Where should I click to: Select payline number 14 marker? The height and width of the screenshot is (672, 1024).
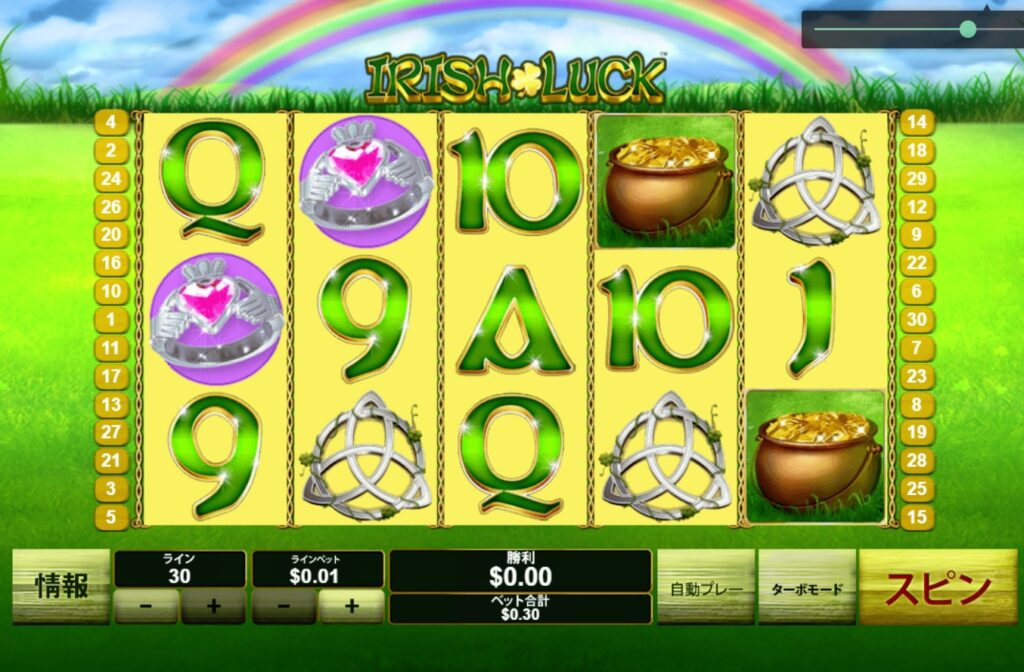917,123
